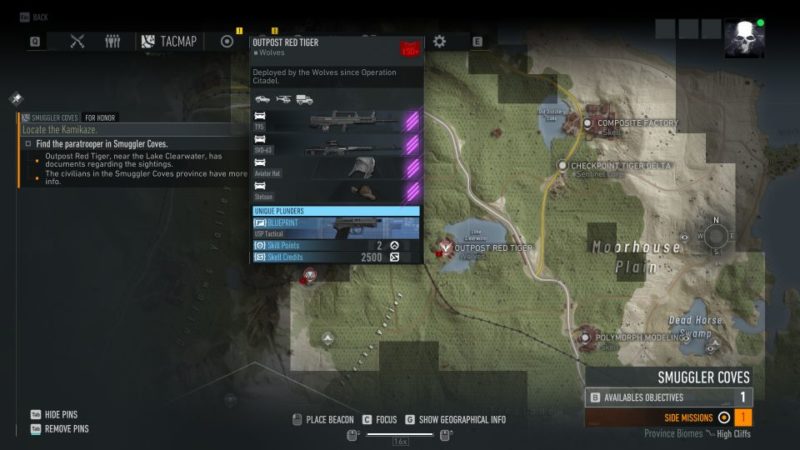Select the USP Tactical blueprint plunder
The height and width of the screenshot is (450, 800).
(x=336, y=226)
